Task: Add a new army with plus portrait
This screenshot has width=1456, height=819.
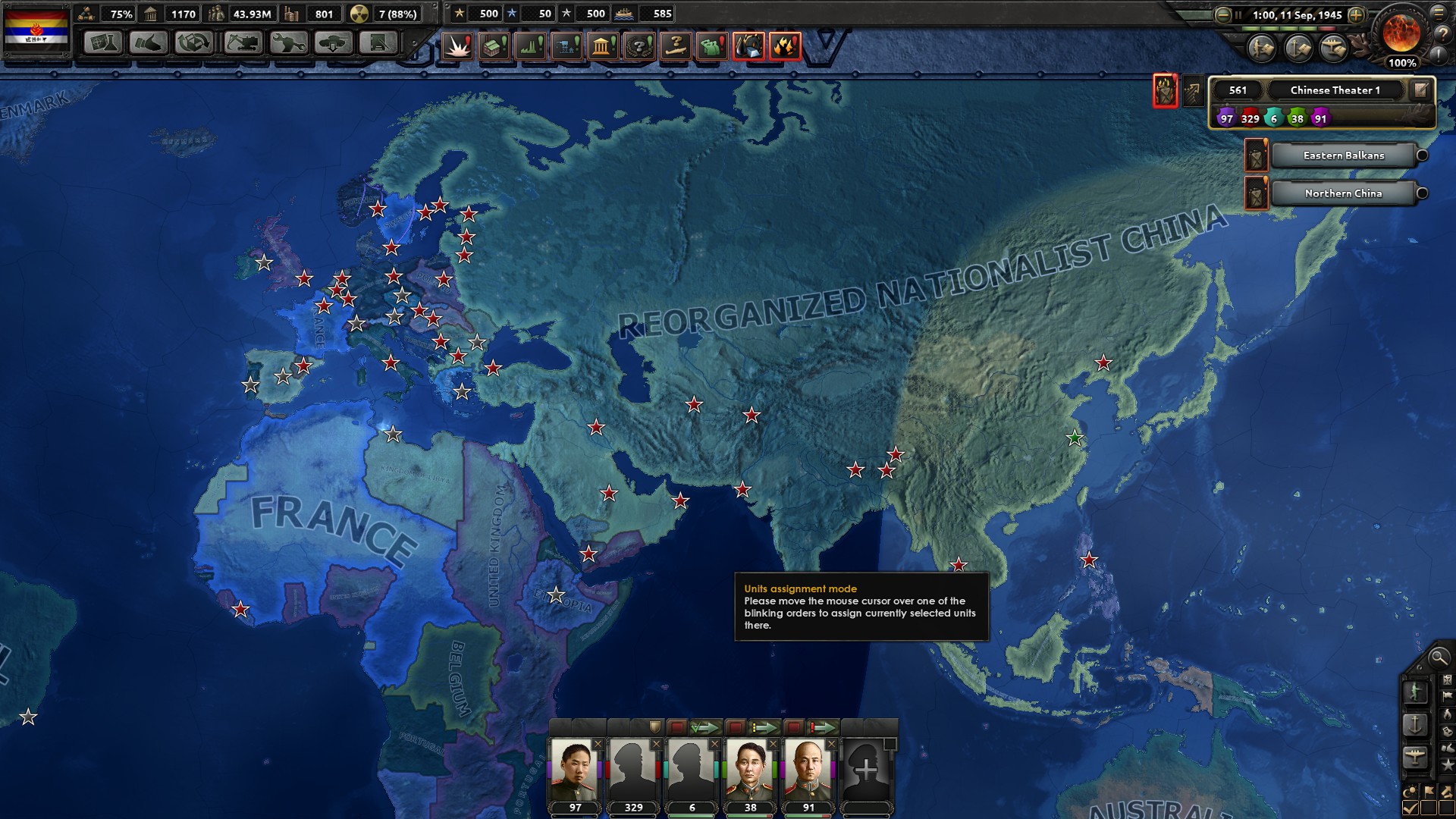Action: [x=866, y=770]
